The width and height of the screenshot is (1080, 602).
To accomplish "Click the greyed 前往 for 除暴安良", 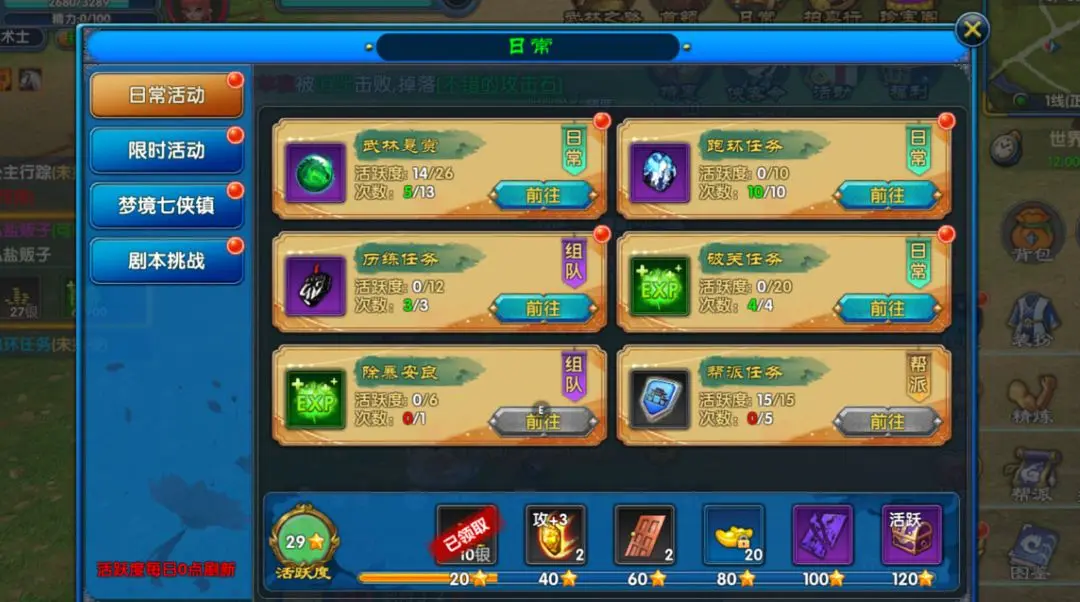I will [542, 421].
